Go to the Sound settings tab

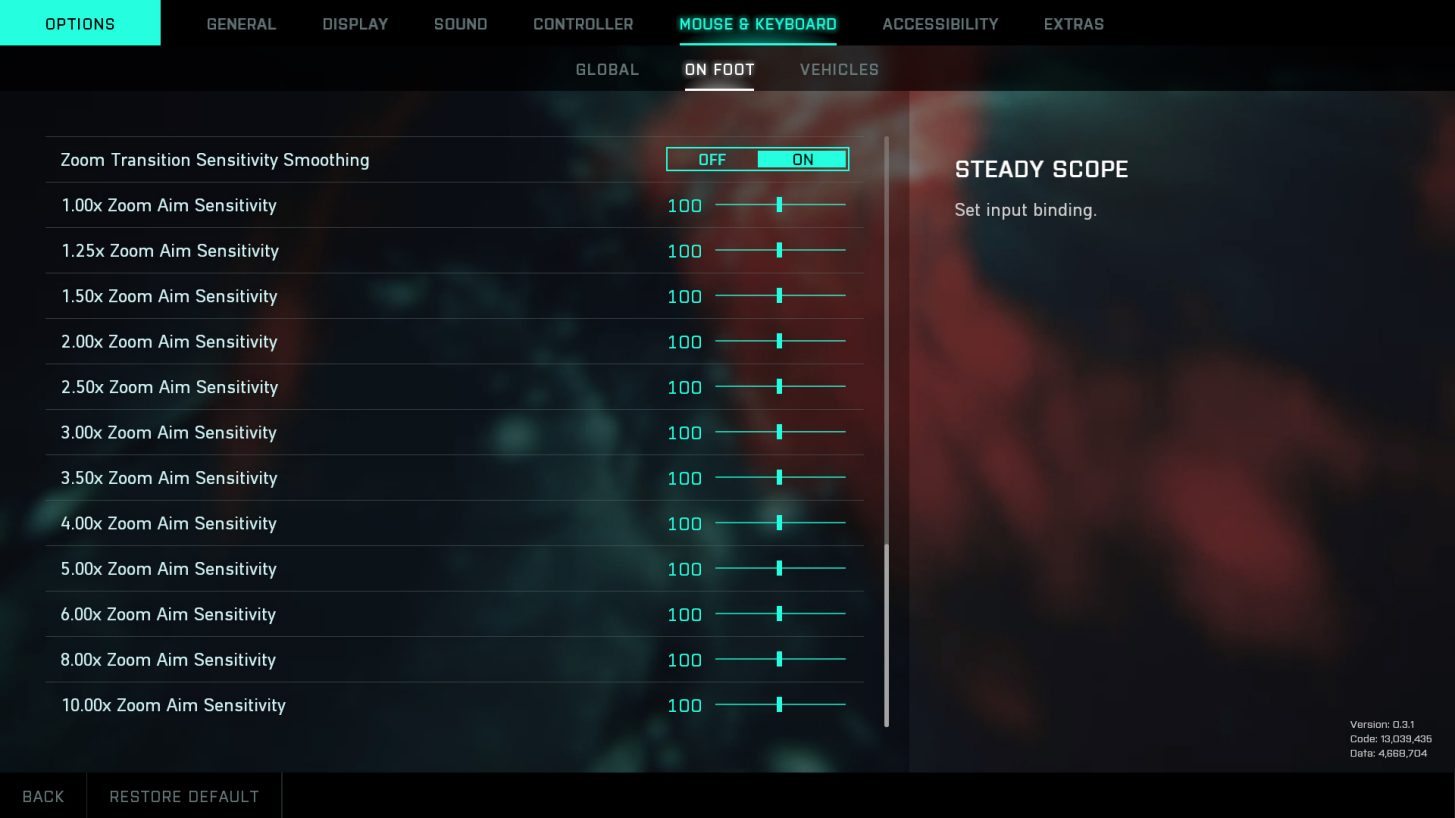coord(460,24)
